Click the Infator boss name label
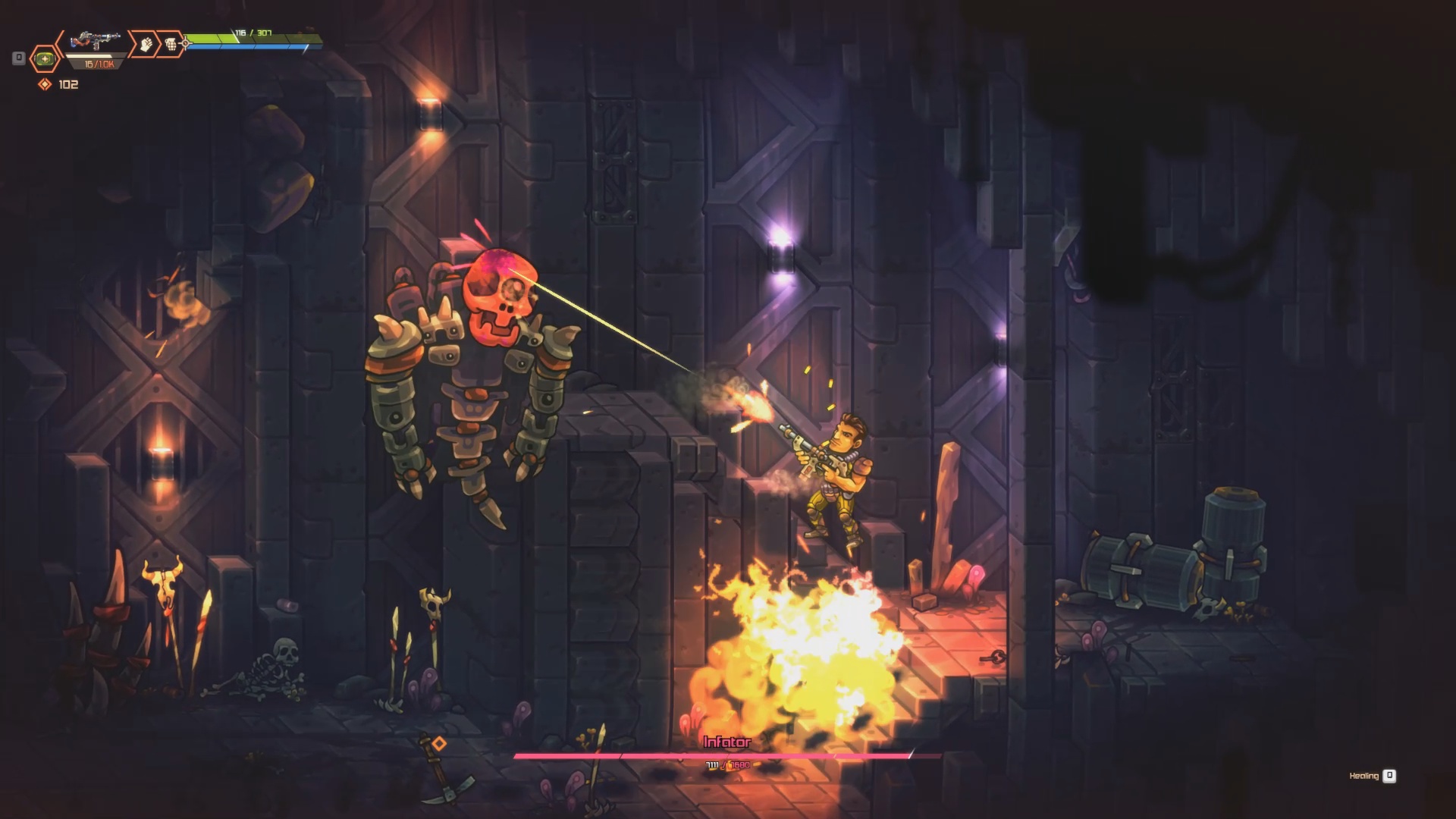This screenshot has height=819, width=1456. 727,744
